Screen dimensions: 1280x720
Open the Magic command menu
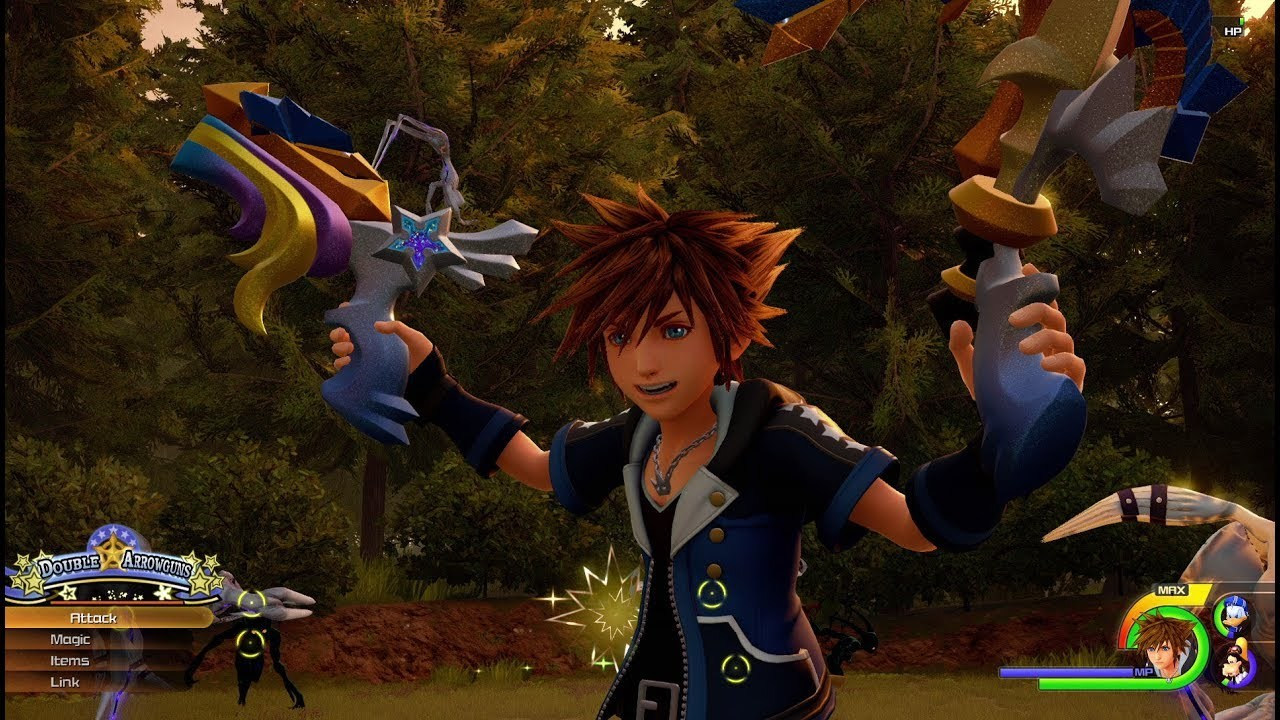pyautogui.click(x=70, y=640)
